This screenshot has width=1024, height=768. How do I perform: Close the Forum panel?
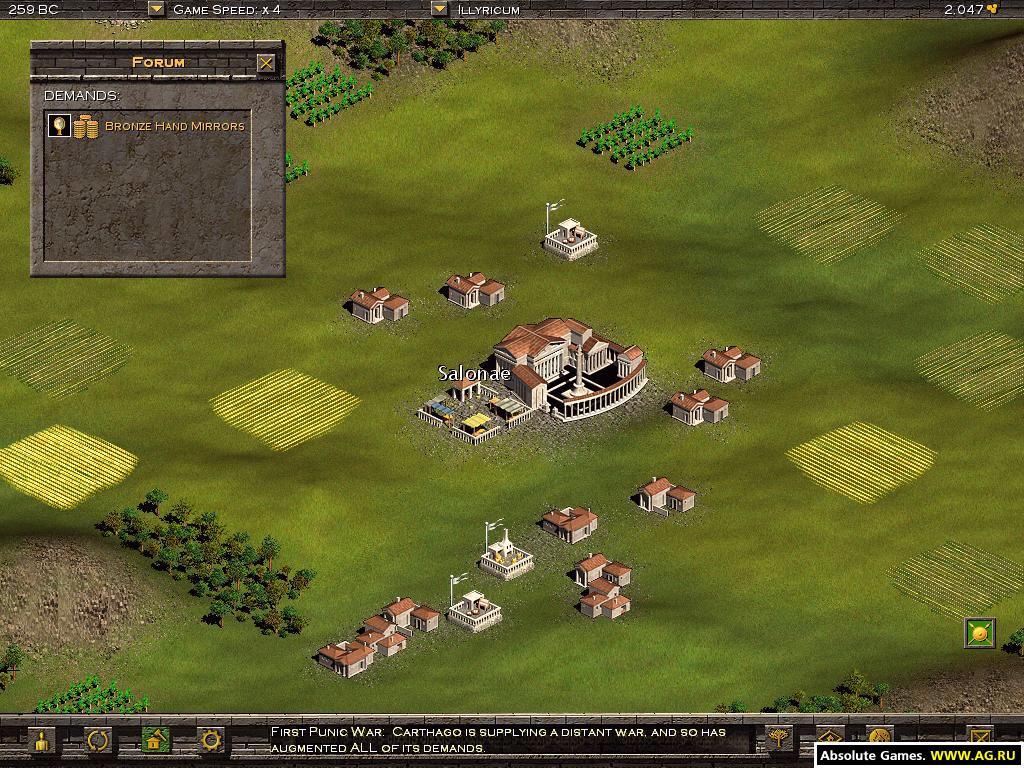pyautogui.click(x=265, y=63)
